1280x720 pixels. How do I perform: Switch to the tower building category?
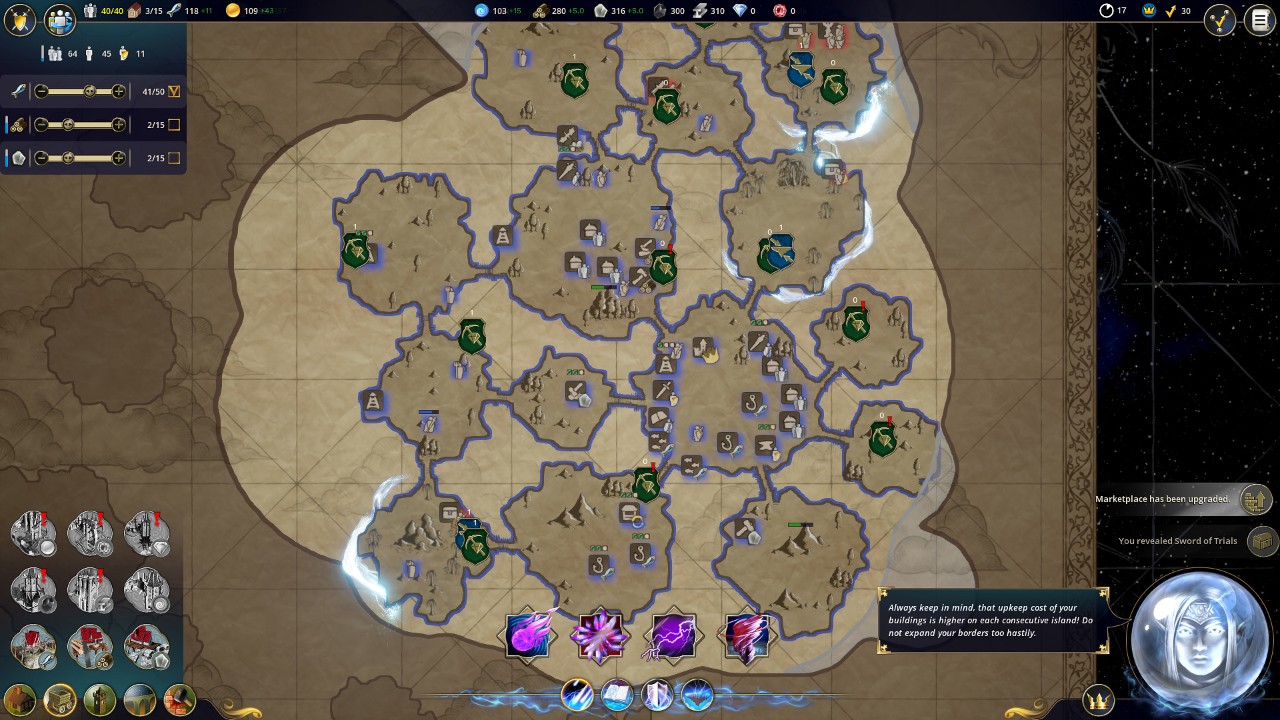click(100, 699)
